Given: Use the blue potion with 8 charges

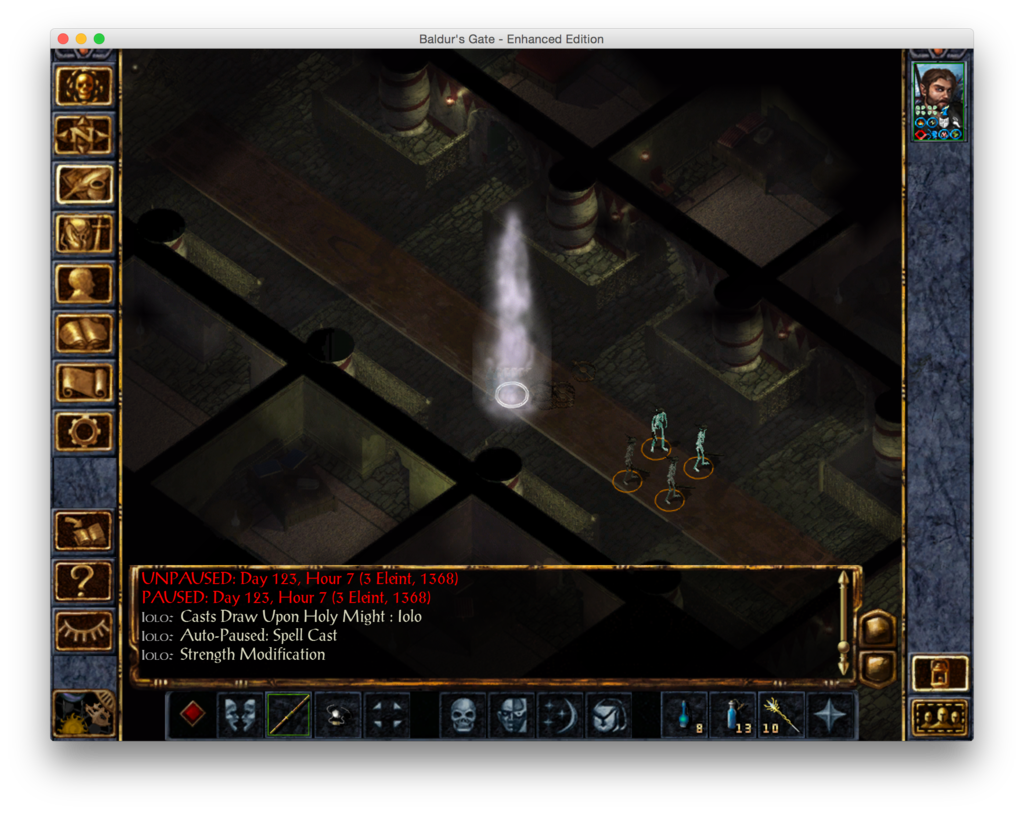Looking at the screenshot, I should pyautogui.click(x=685, y=715).
